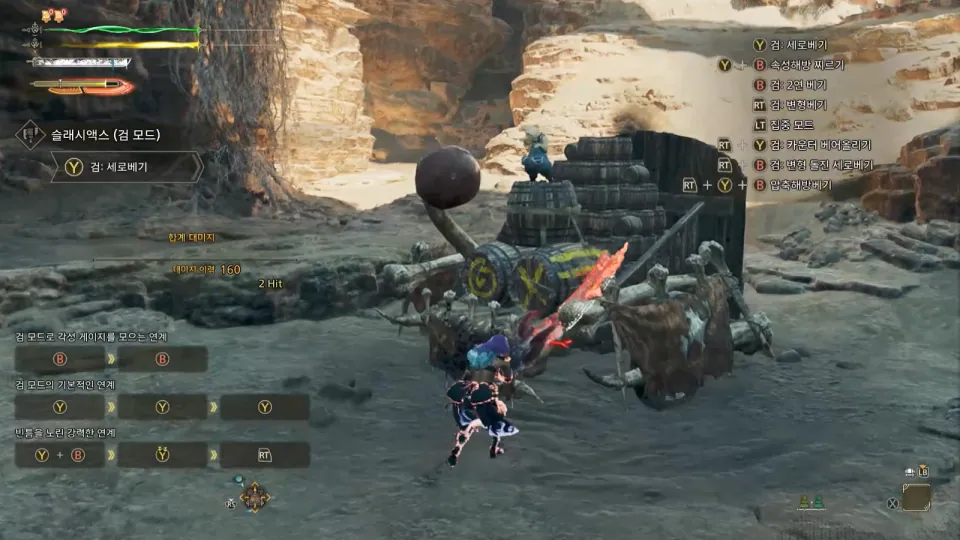
Task: Activate the orange directional shortcut icon
Action: click(254, 497)
